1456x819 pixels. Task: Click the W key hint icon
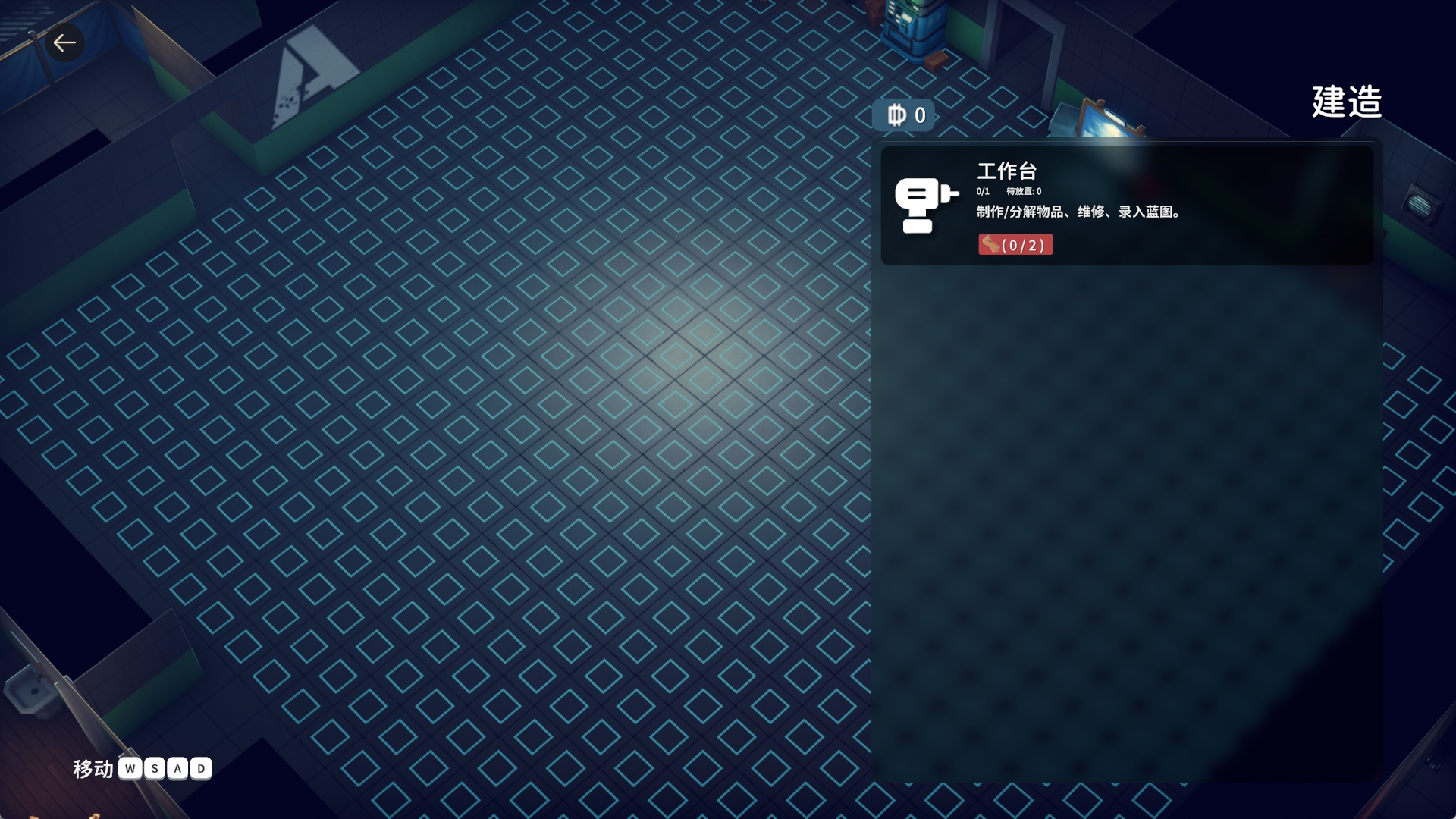130,769
